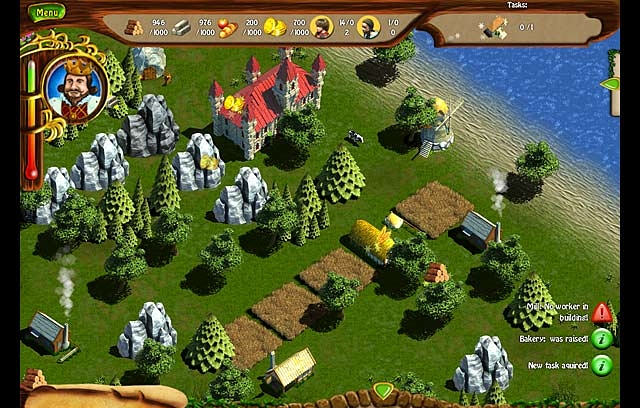Open the task tracker item icon

493,29
